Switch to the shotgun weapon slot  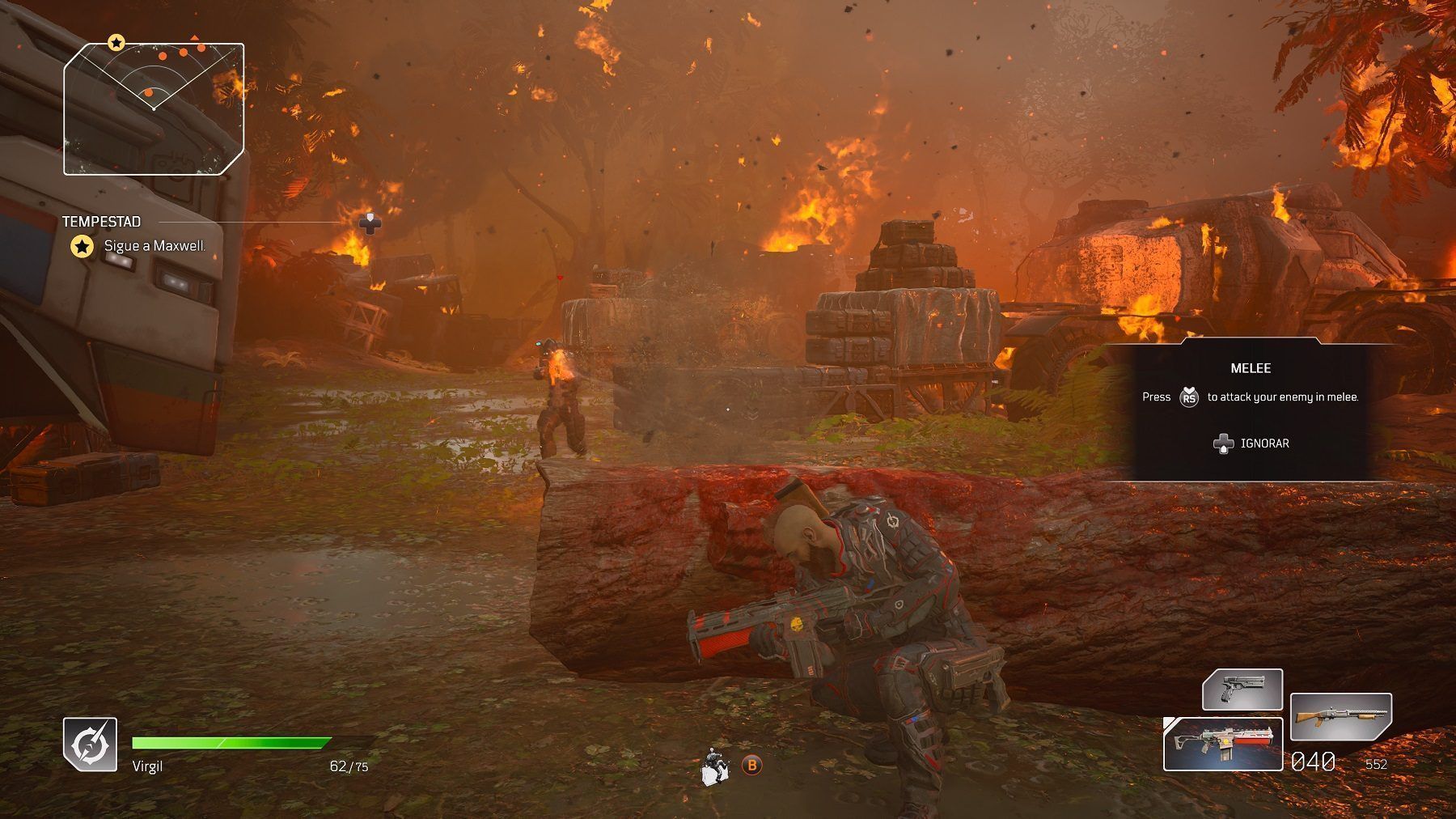[1340, 716]
